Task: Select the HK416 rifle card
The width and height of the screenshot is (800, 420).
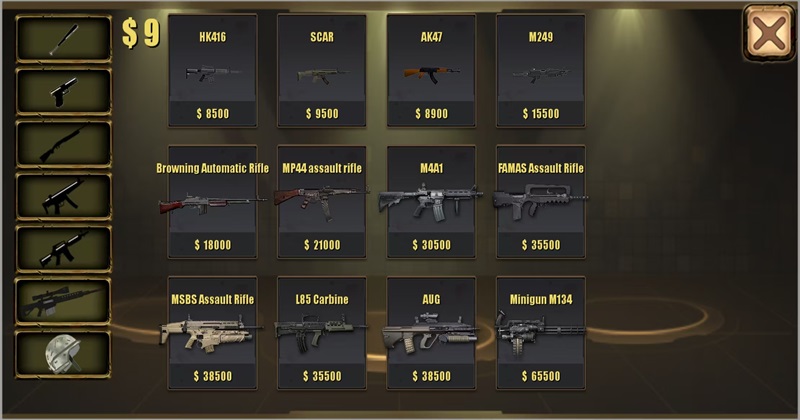Action: coord(212,70)
